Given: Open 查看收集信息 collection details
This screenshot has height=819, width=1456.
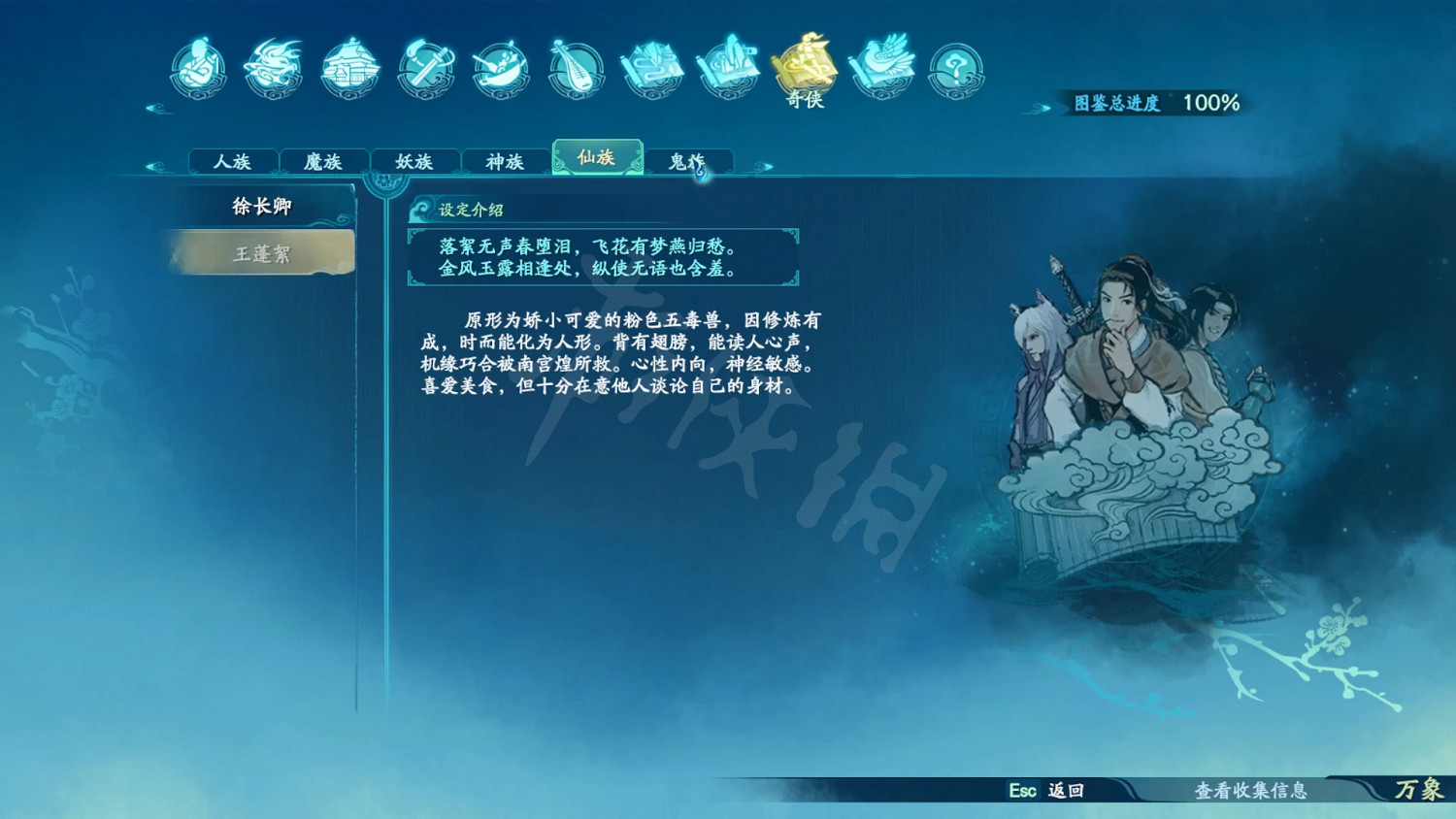Looking at the screenshot, I should pos(1252,793).
